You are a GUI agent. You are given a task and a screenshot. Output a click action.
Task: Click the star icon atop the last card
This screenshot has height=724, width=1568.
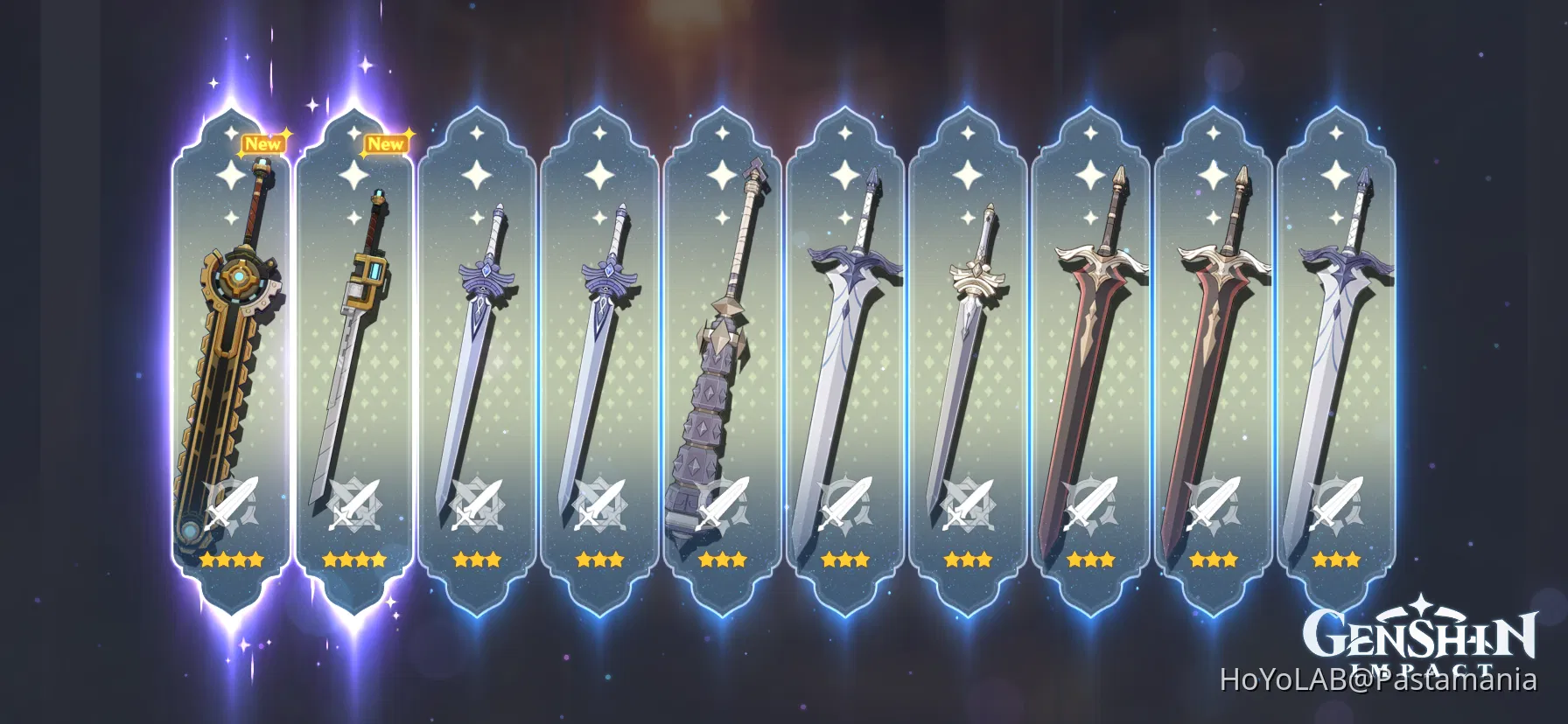click(1337, 134)
